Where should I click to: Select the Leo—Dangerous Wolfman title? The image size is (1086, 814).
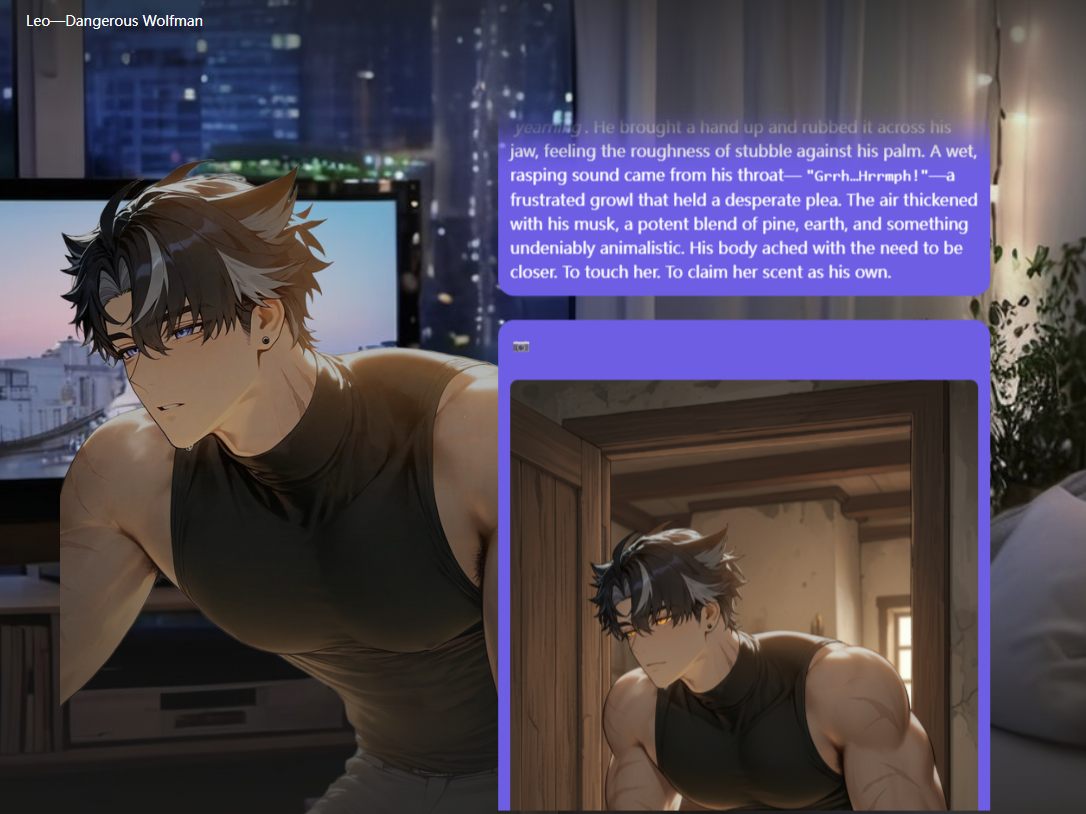tap(114, 20)
